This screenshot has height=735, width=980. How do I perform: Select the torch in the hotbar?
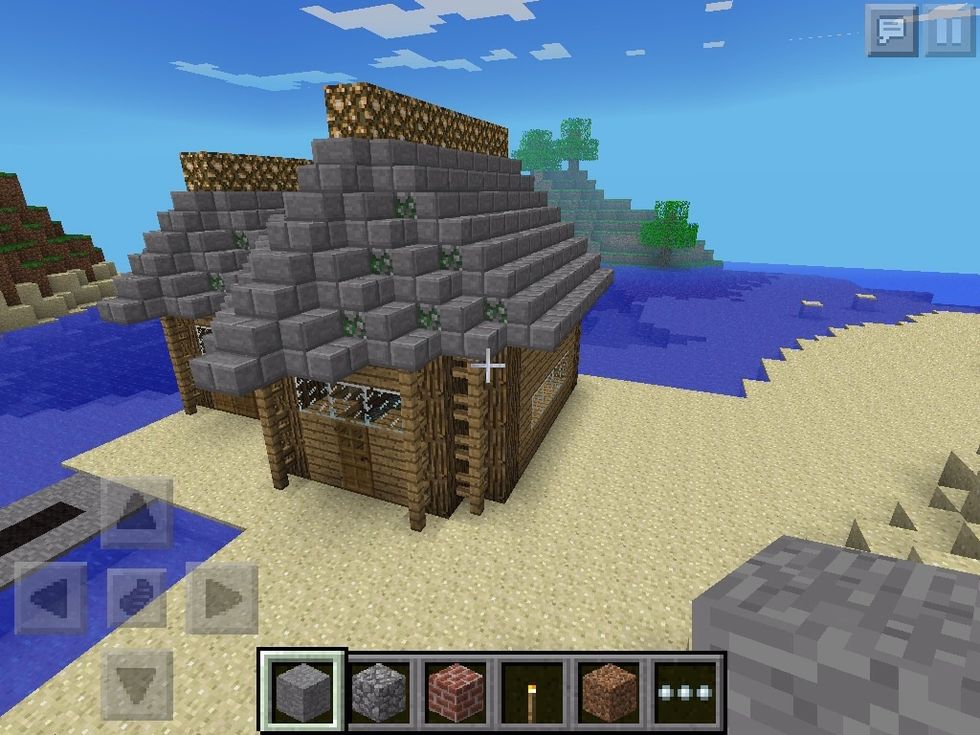534,691
